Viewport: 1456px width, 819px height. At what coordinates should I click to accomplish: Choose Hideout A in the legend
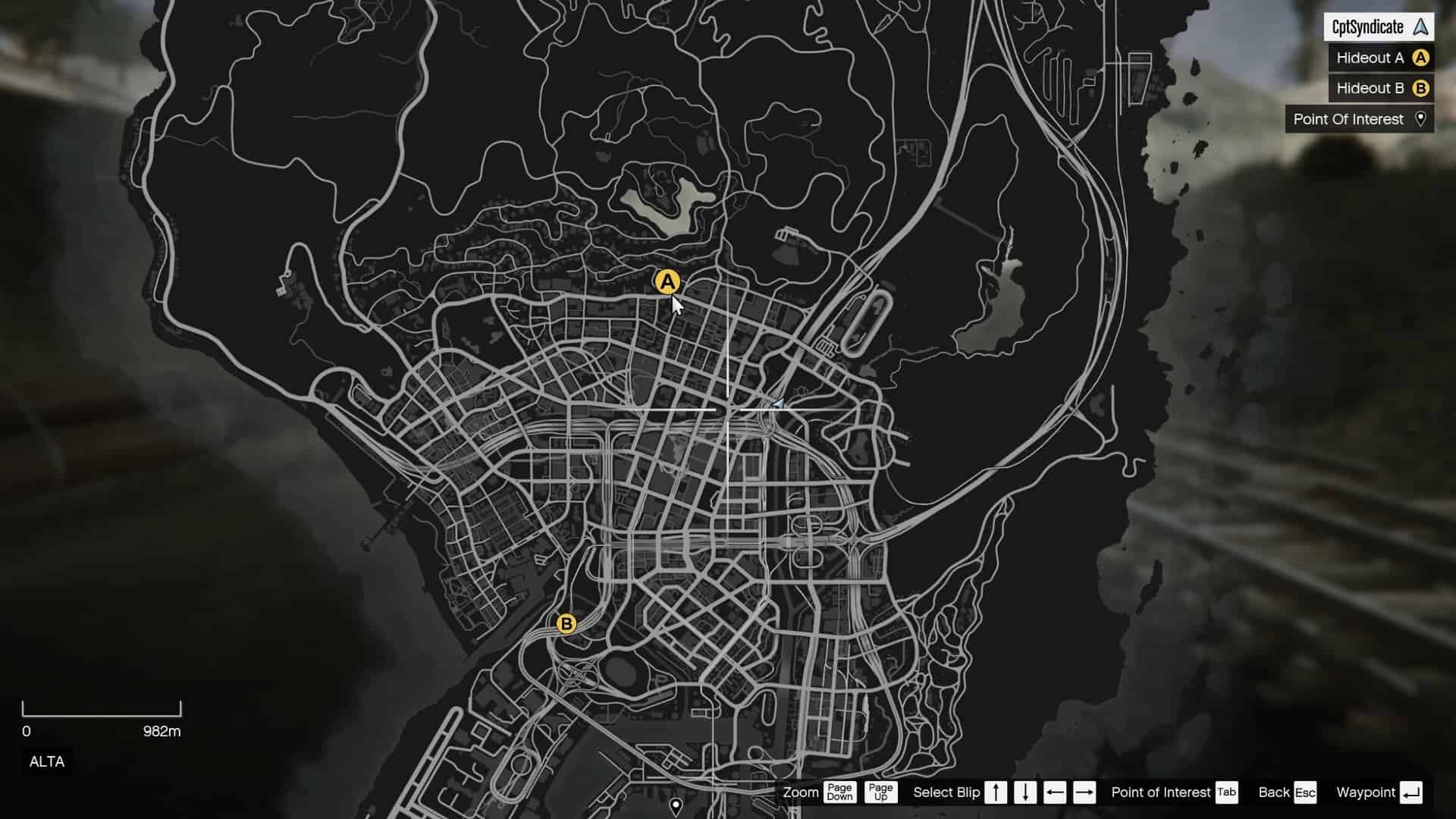(1380, 58)
